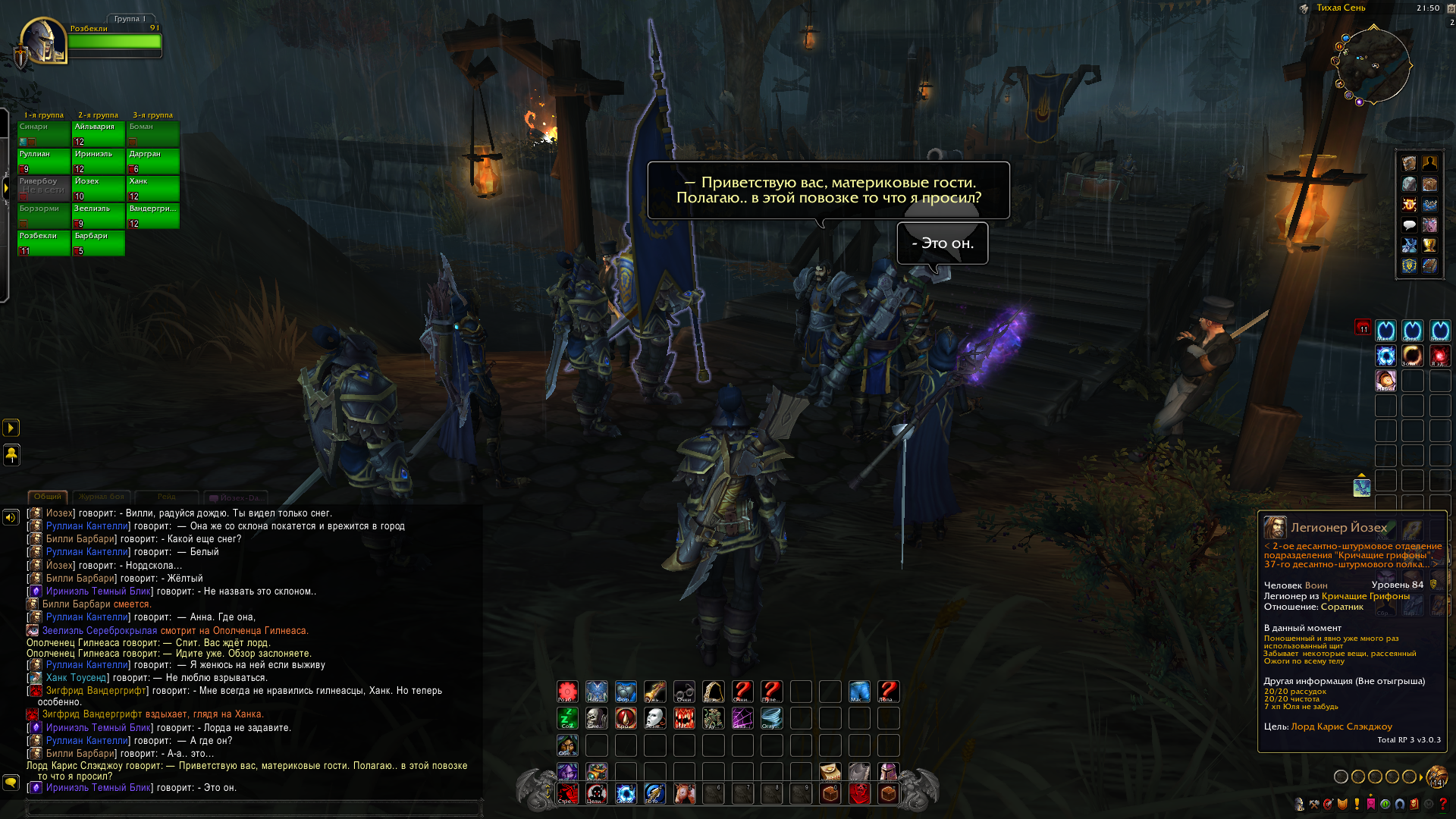Click the gold trophy micro menu icon
This screenshot has width=1456, height=819.
pos(1429,245)
